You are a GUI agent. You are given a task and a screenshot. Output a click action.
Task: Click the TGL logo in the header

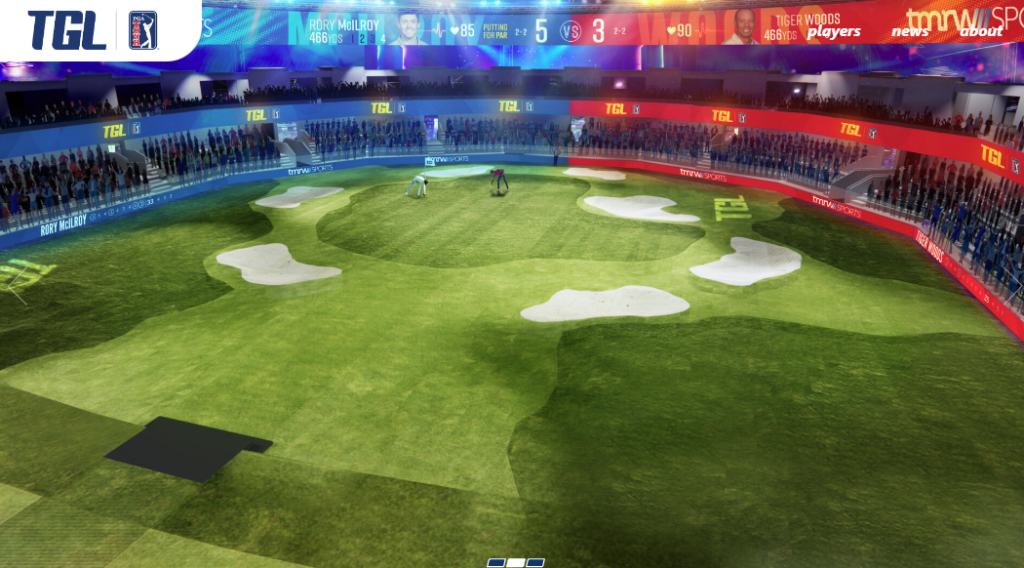click(x=67, y=30)
